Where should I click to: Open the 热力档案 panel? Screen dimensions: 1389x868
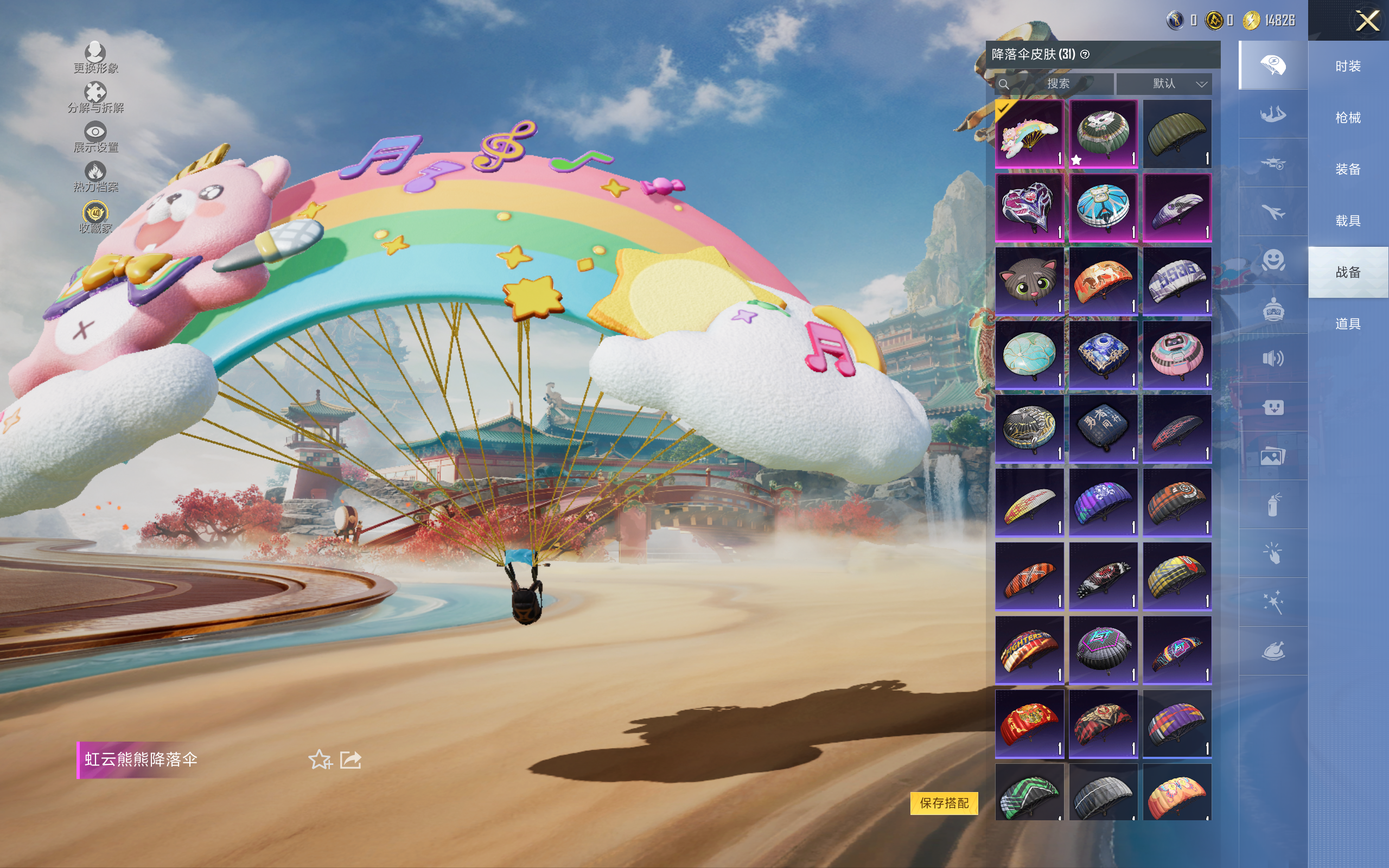(x=95, y=176)
